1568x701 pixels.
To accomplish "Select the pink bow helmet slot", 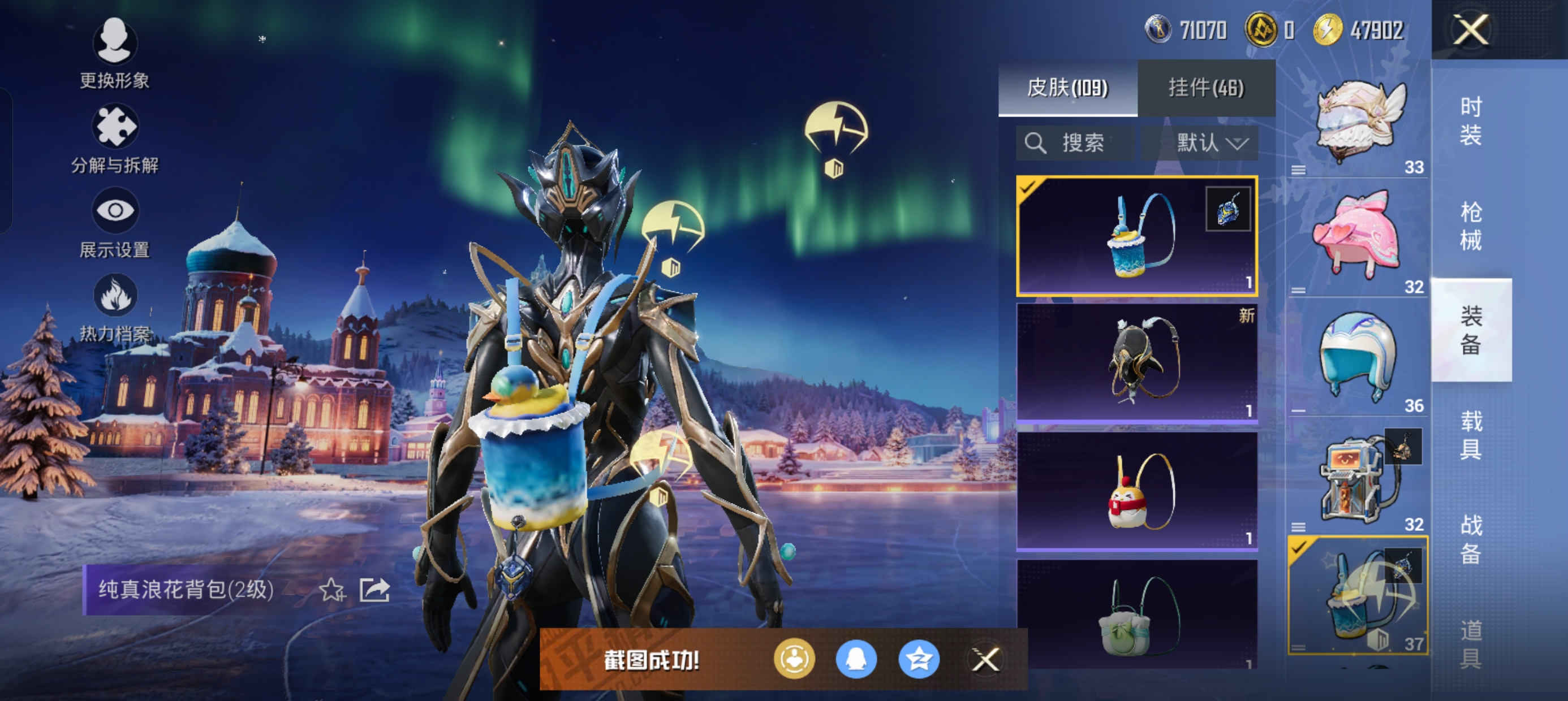I will [1359, 236].
